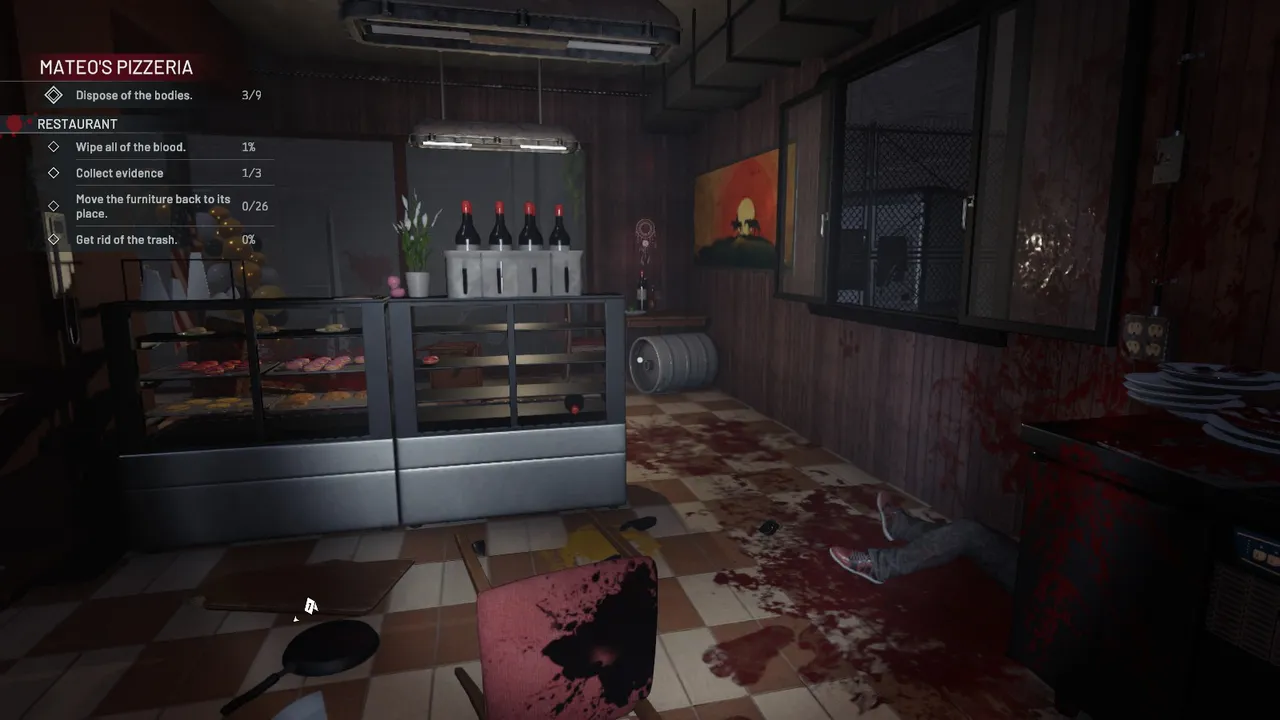Click the white cursor marker near the frying pan

tap(310, 606)
